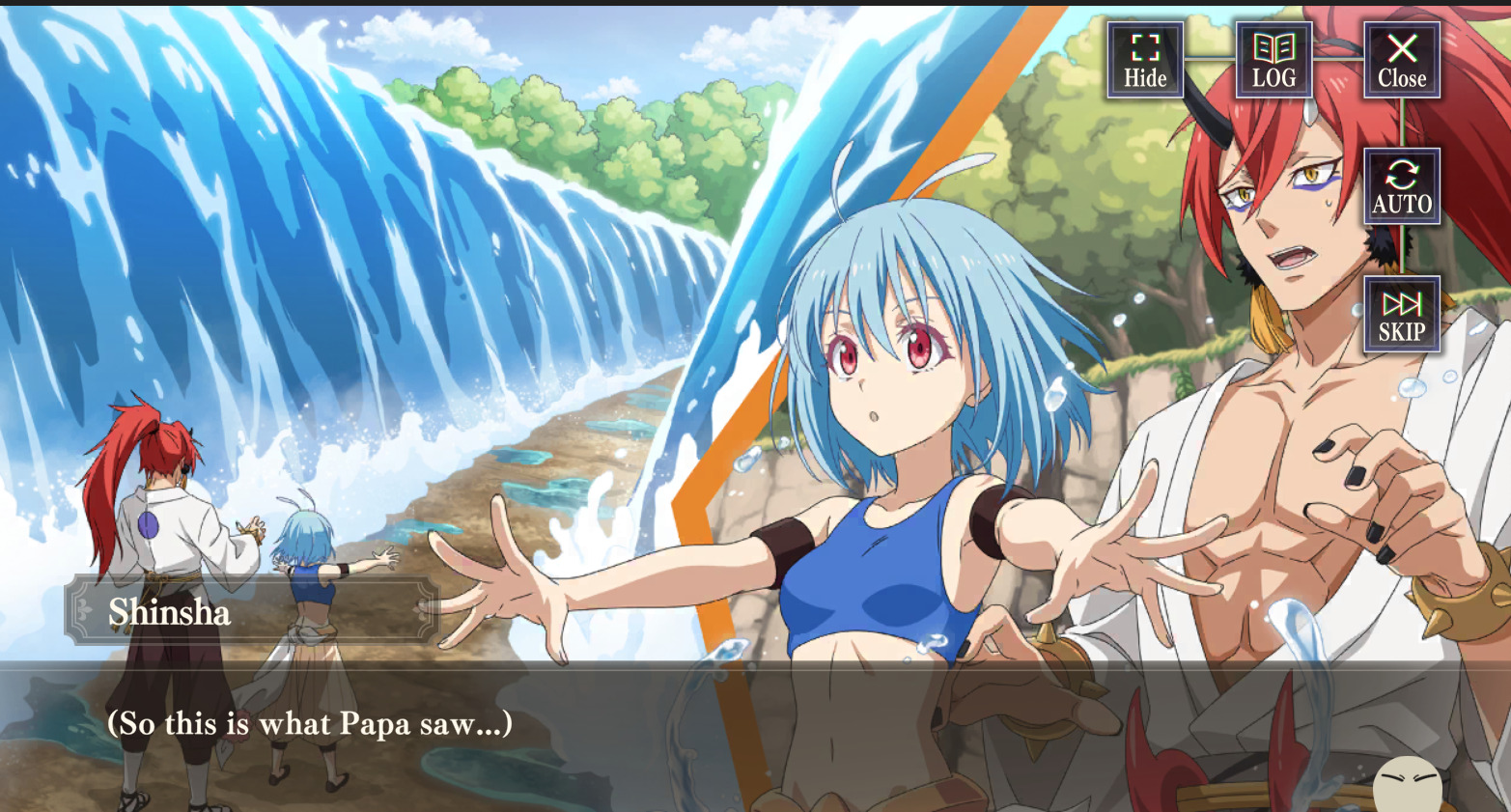The image size is (1511, 812).
Task: Skip the story scene
Action: (1401, 315)
